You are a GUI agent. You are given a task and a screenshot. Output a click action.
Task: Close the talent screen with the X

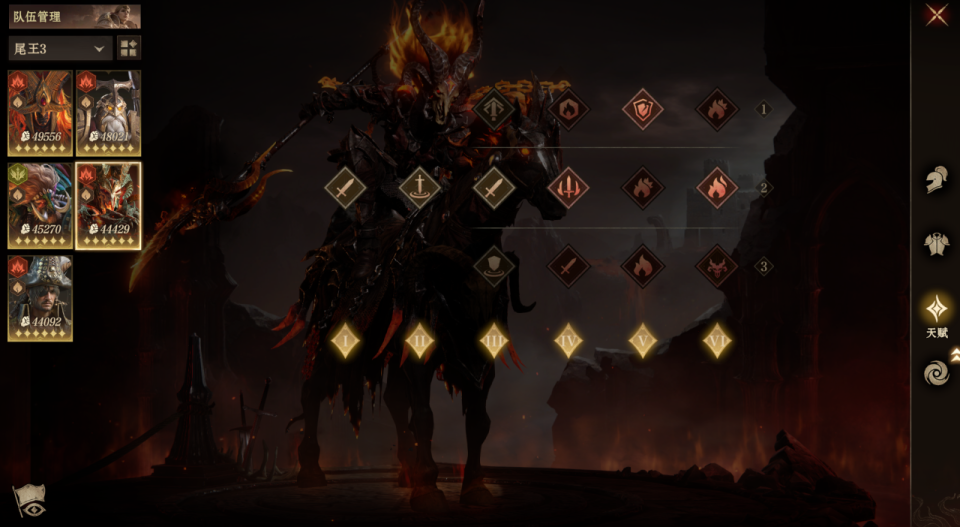[x=937, y=15]
